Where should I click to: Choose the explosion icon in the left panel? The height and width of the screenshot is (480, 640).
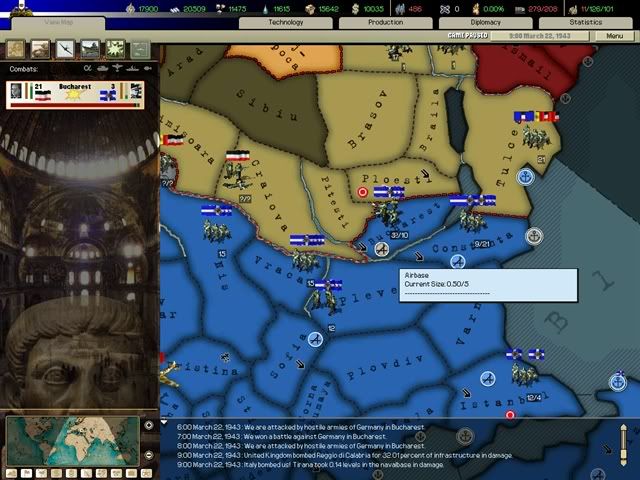114,47
